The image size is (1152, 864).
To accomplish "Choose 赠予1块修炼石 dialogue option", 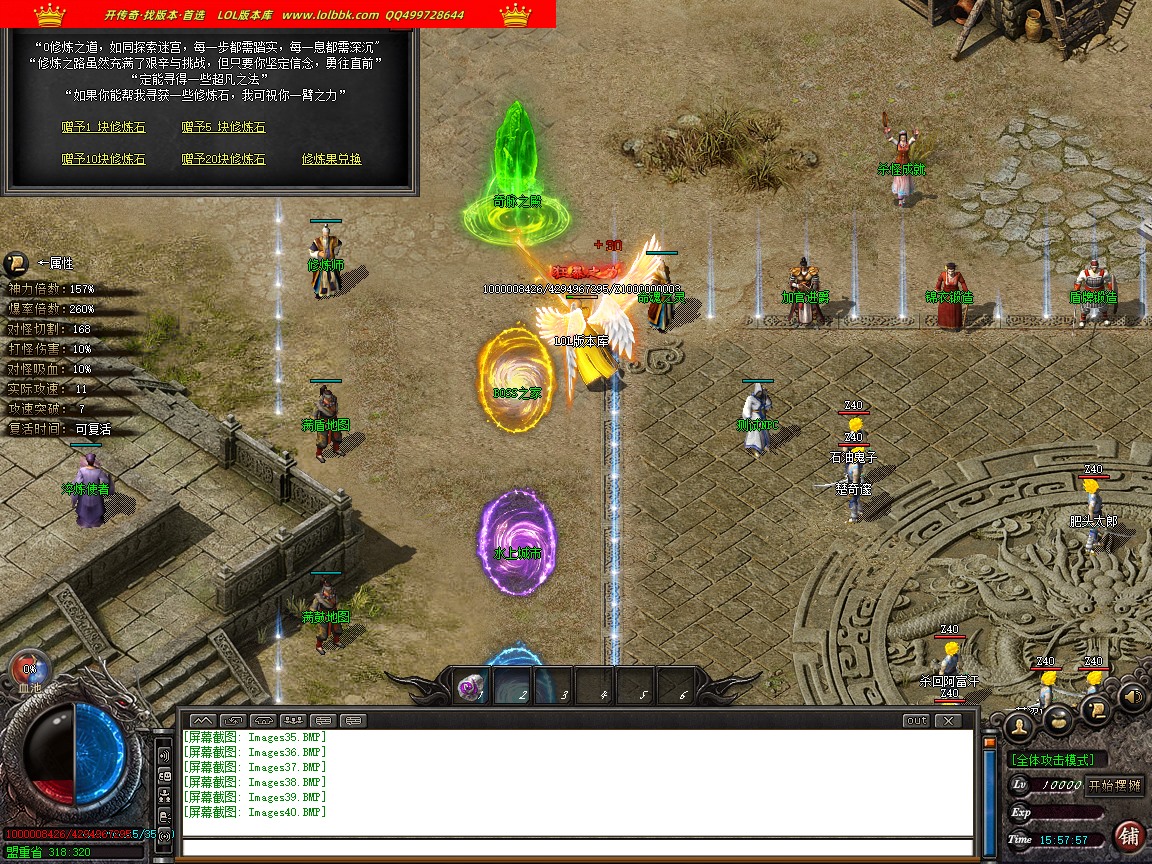I will coord(103,128).
